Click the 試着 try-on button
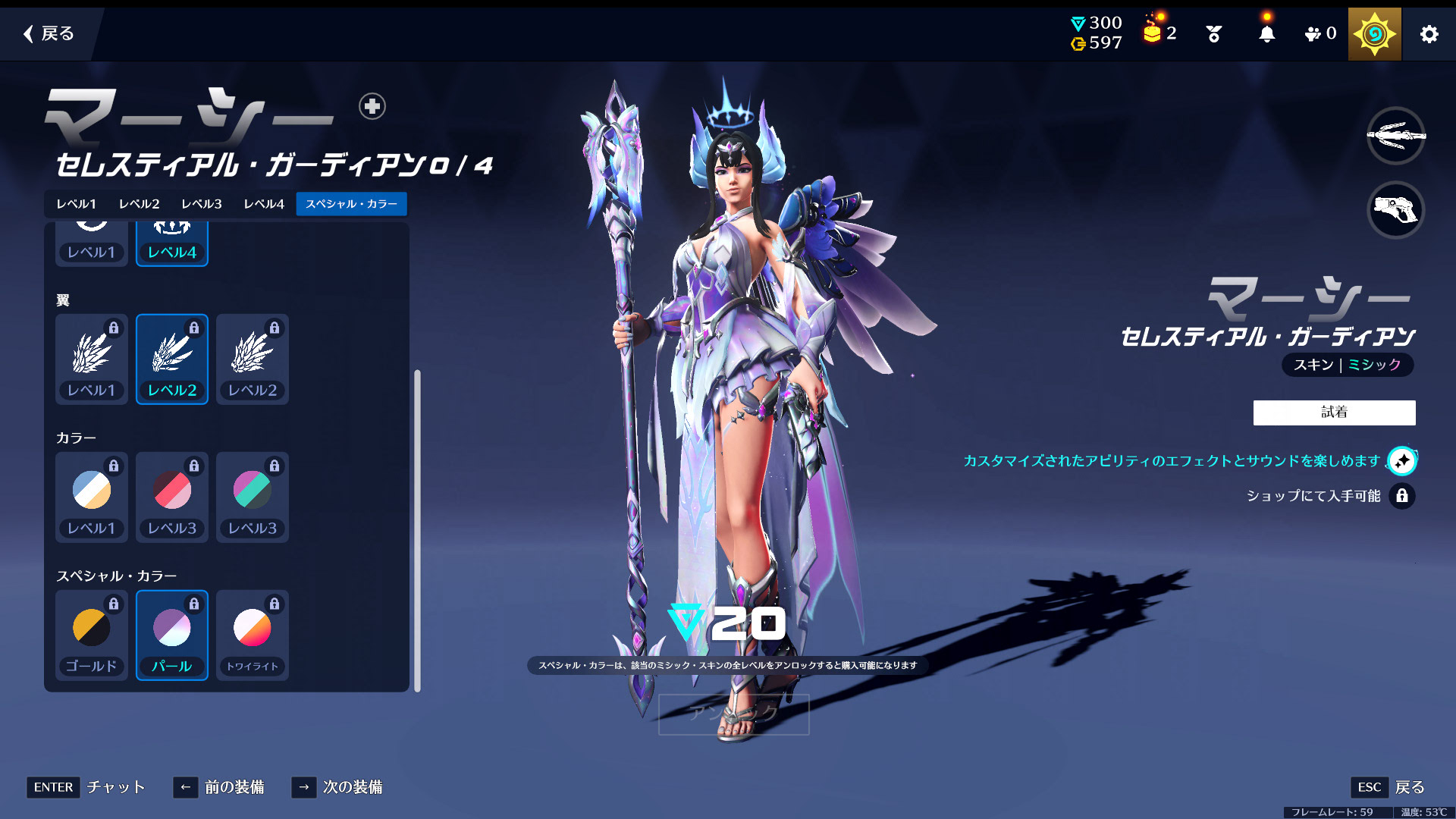 [1334, 413]
